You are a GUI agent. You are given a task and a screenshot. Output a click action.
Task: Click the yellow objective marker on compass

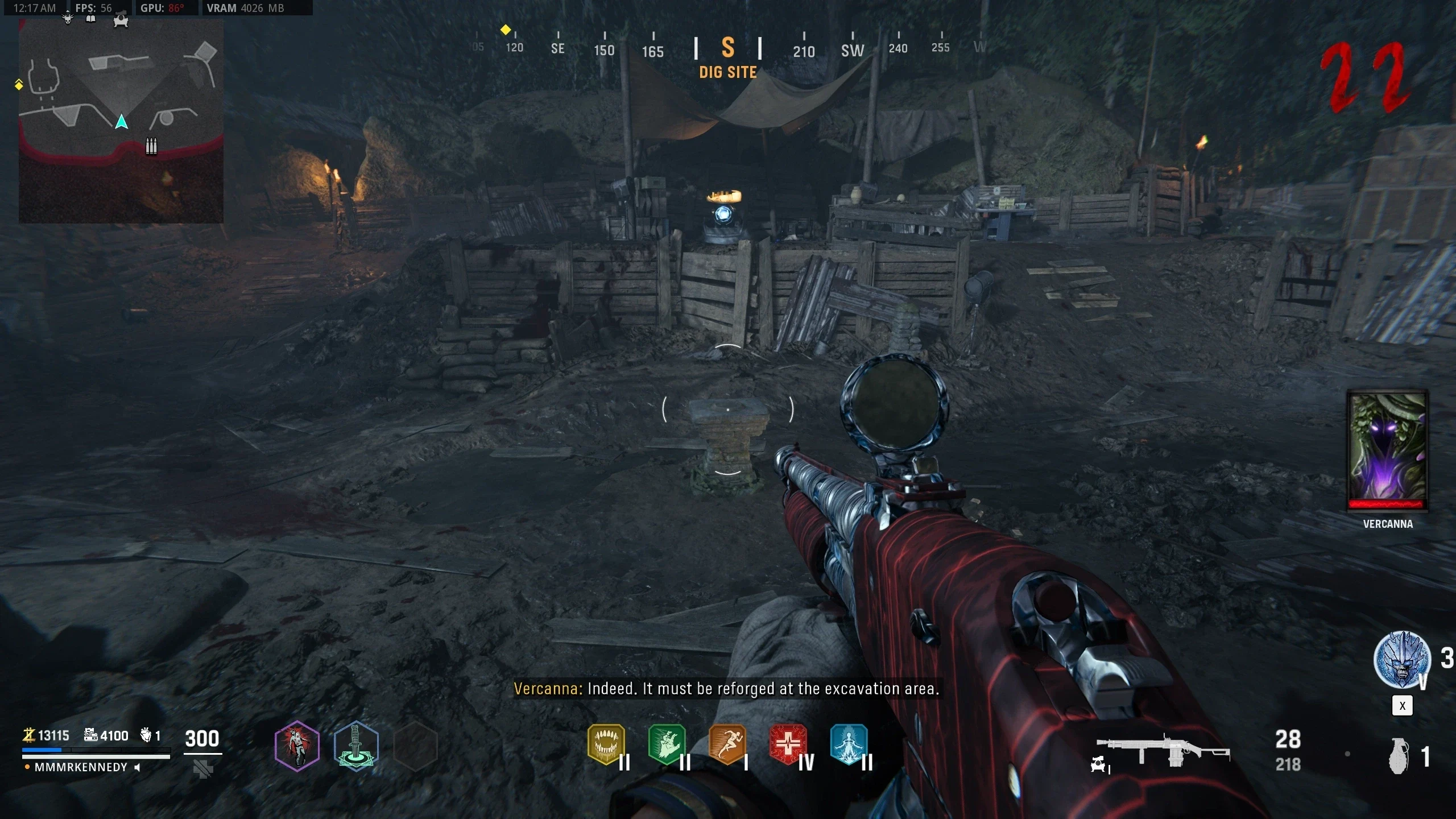(x=505, y=30)
